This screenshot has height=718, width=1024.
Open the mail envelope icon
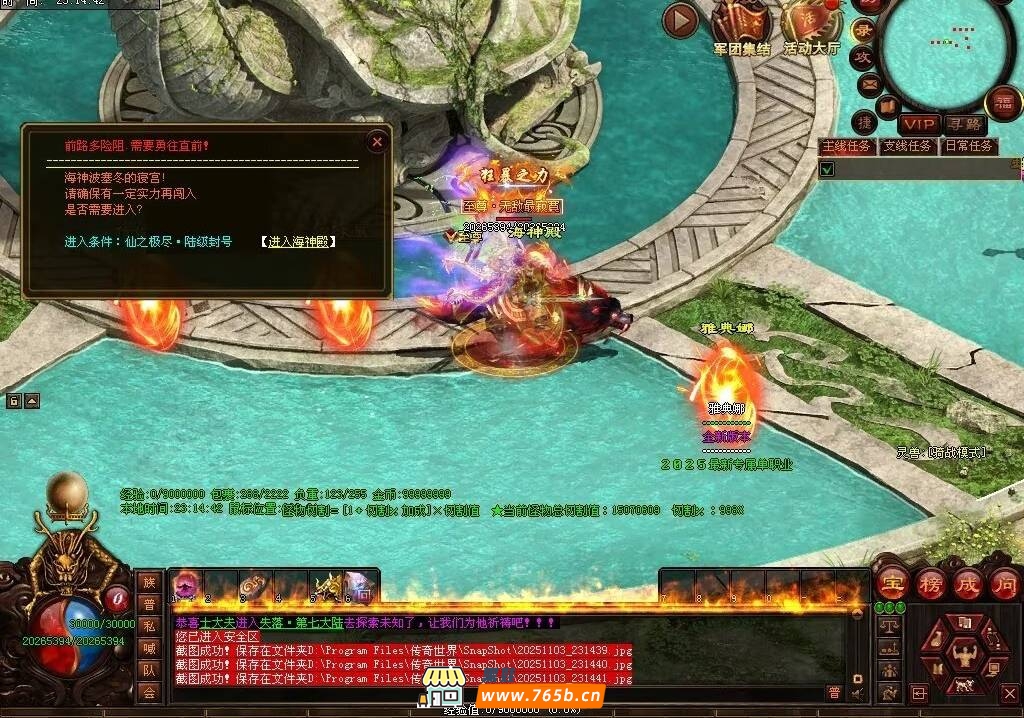click(869, 84)
